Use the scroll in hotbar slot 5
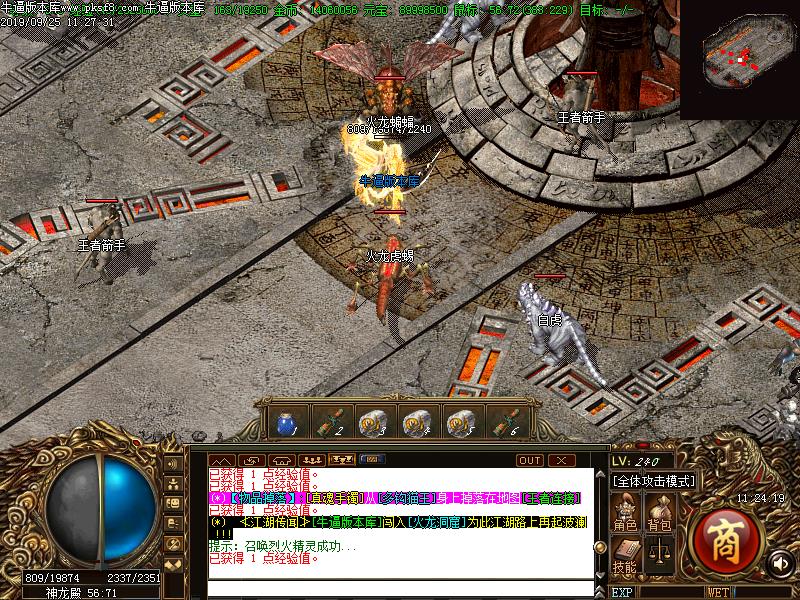The image size is (800, 600). pyautogui.click(x=459, y=423)
